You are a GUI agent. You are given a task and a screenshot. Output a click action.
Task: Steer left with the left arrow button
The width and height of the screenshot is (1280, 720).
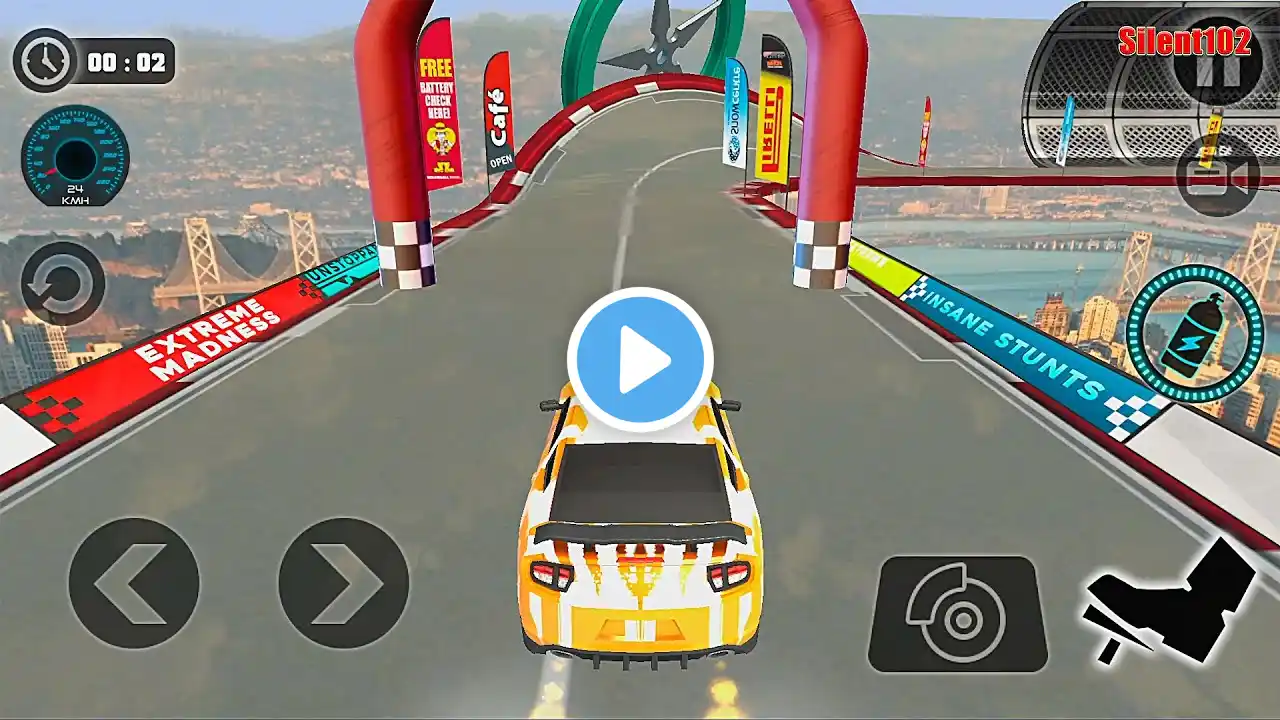(133, 582)
